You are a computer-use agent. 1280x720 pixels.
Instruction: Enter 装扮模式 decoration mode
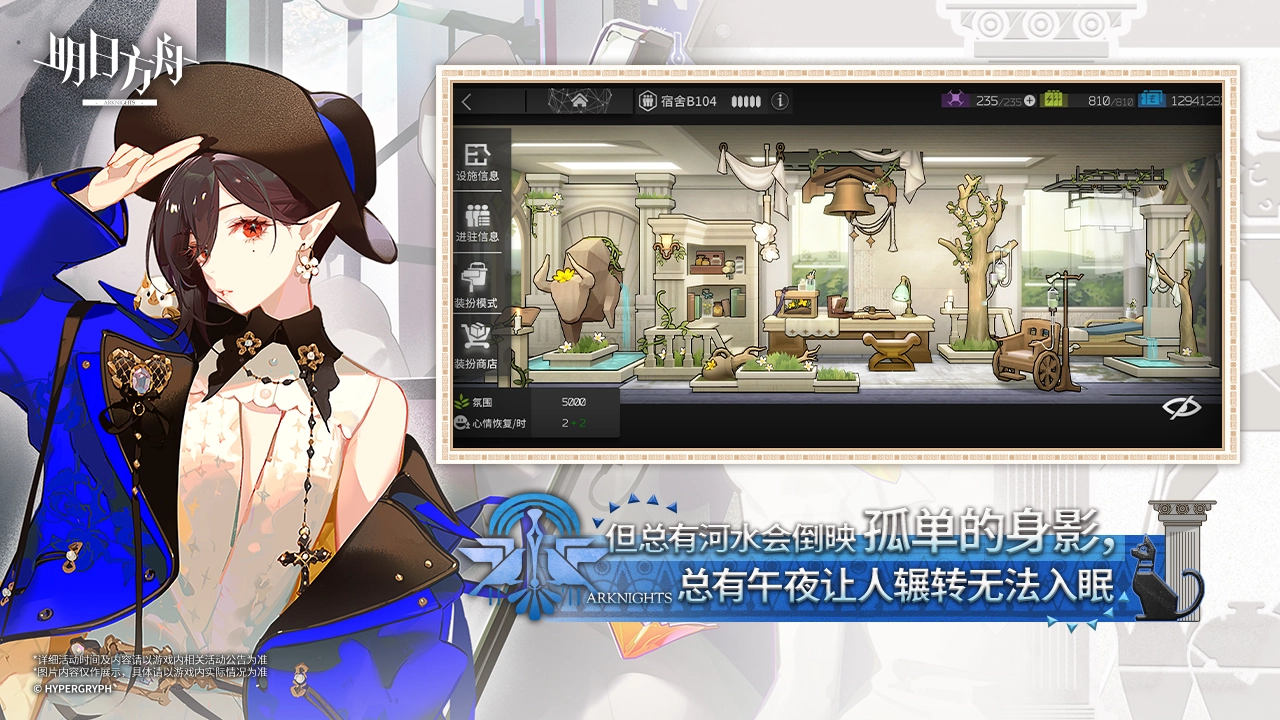(x=478, y=281)
